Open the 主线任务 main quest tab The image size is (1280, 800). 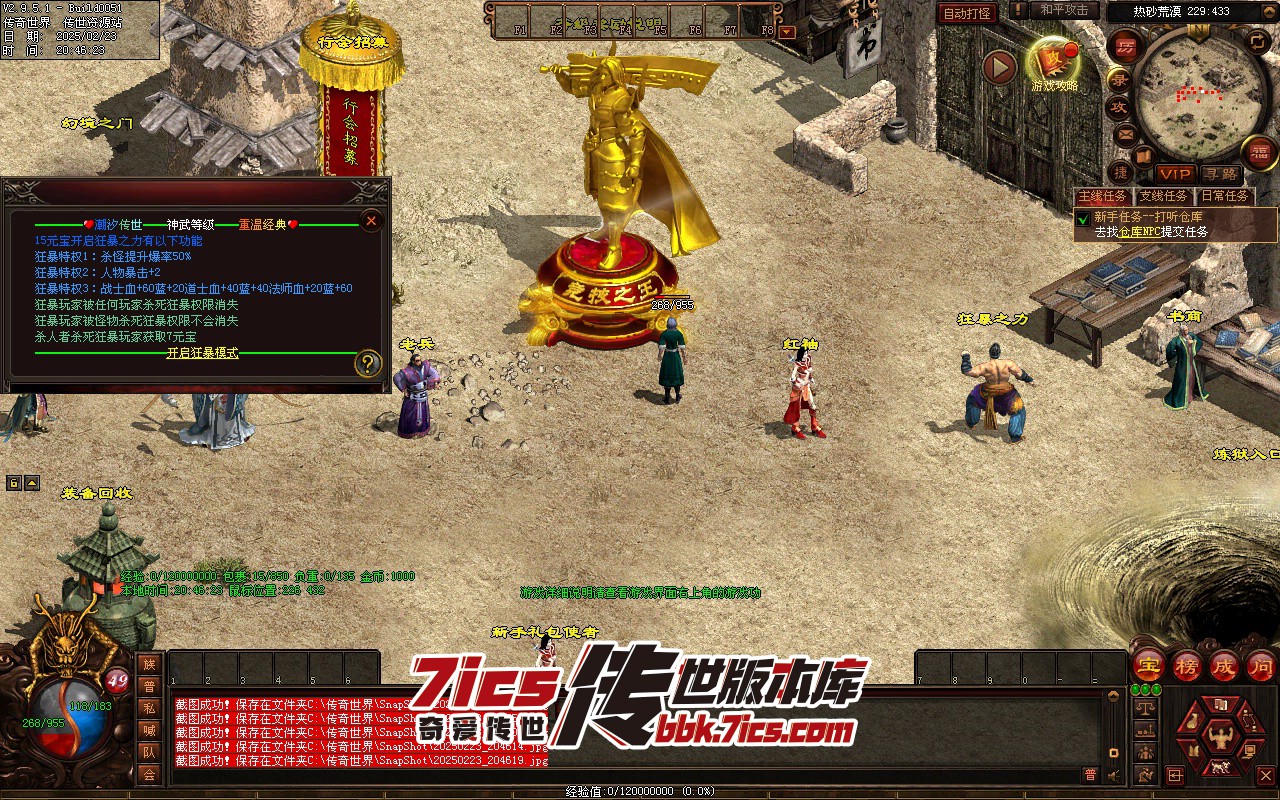[x=1102, y=196]
